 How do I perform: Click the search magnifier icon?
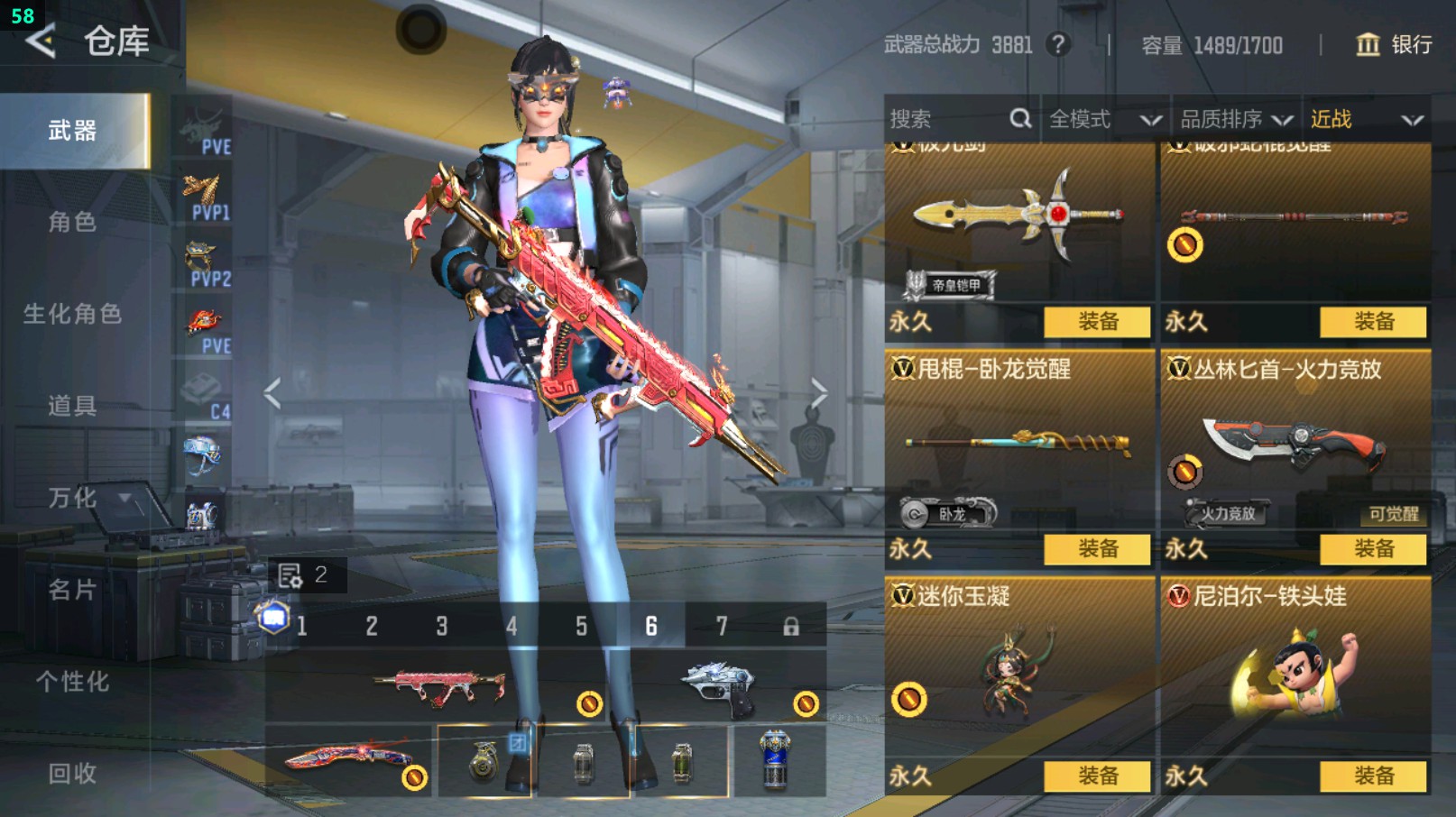(1020, 118)
